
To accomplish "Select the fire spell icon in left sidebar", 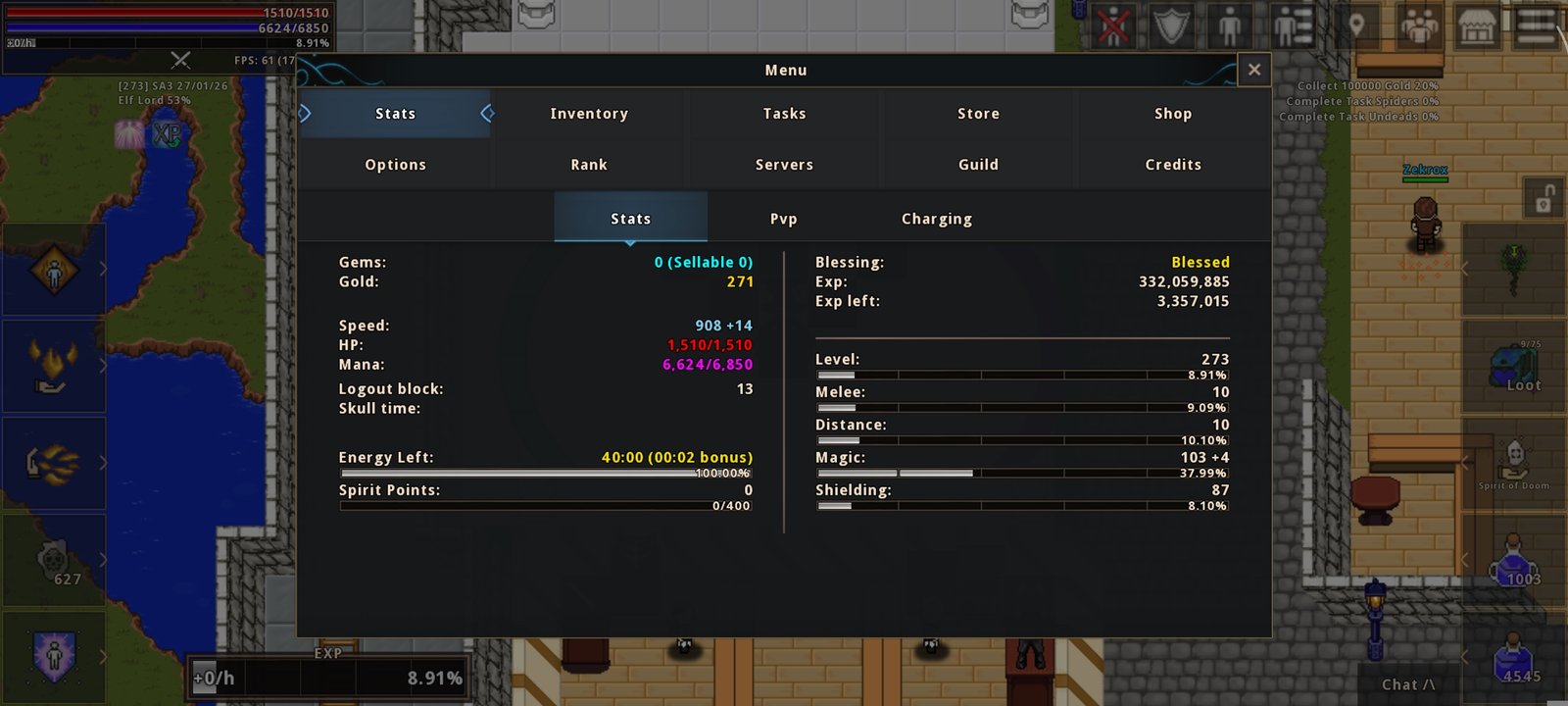I will point(52,366).
